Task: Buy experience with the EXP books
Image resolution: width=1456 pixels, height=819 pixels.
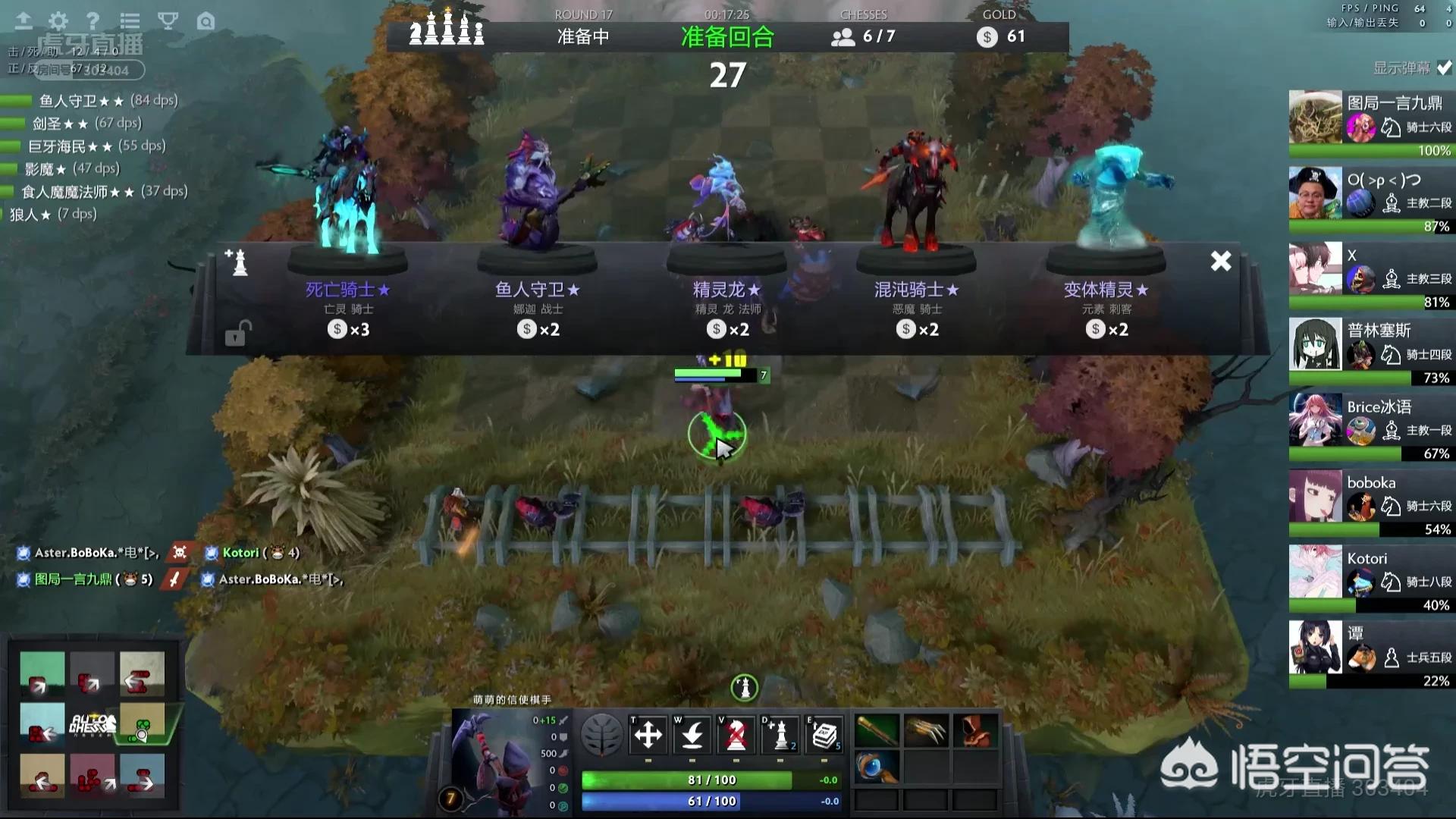Action: (x=824, y=735)
